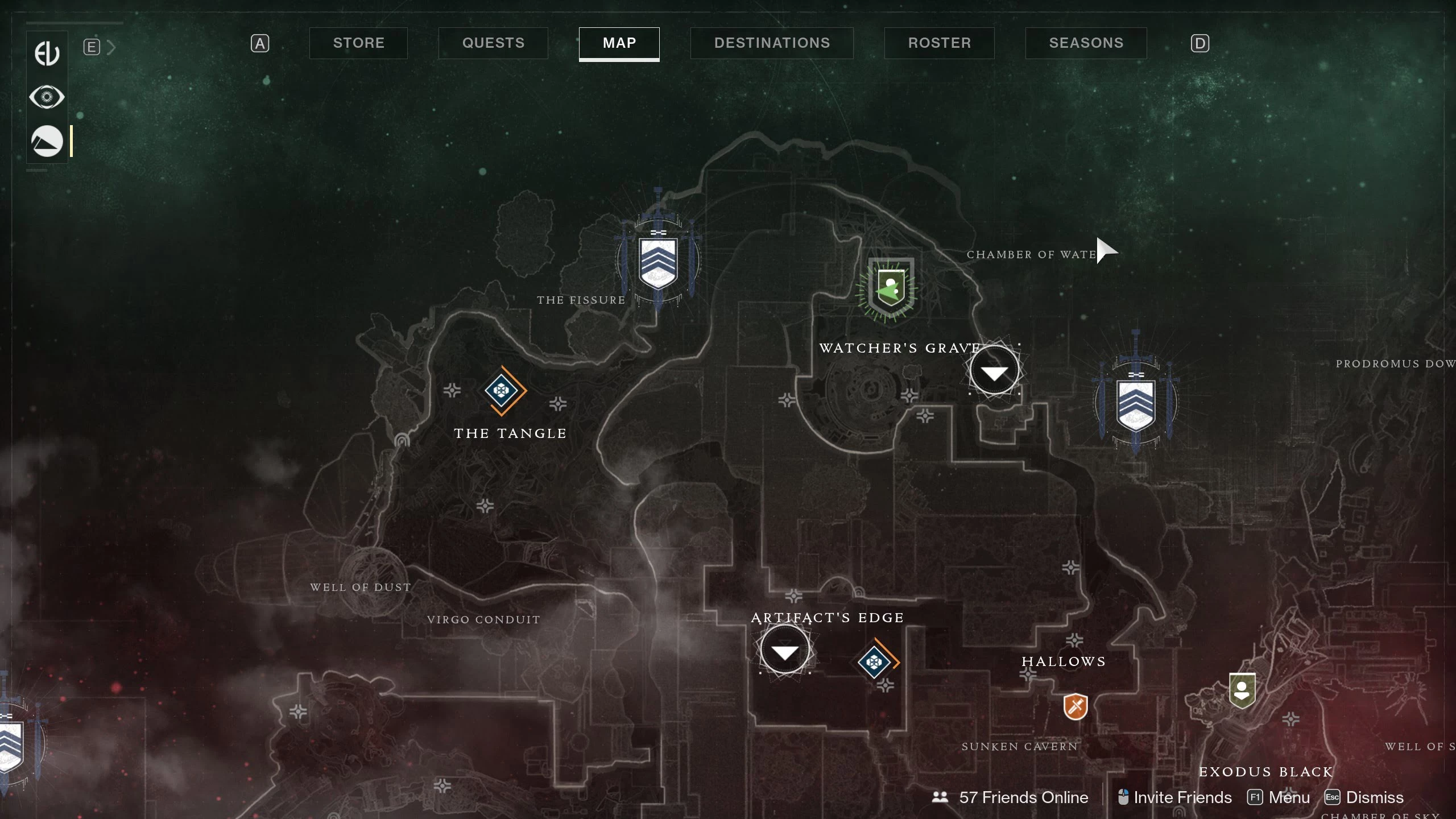Select the Exodus Black vendor marker
This screenshot has height=819, width=1456.
tap(1242, 690)
